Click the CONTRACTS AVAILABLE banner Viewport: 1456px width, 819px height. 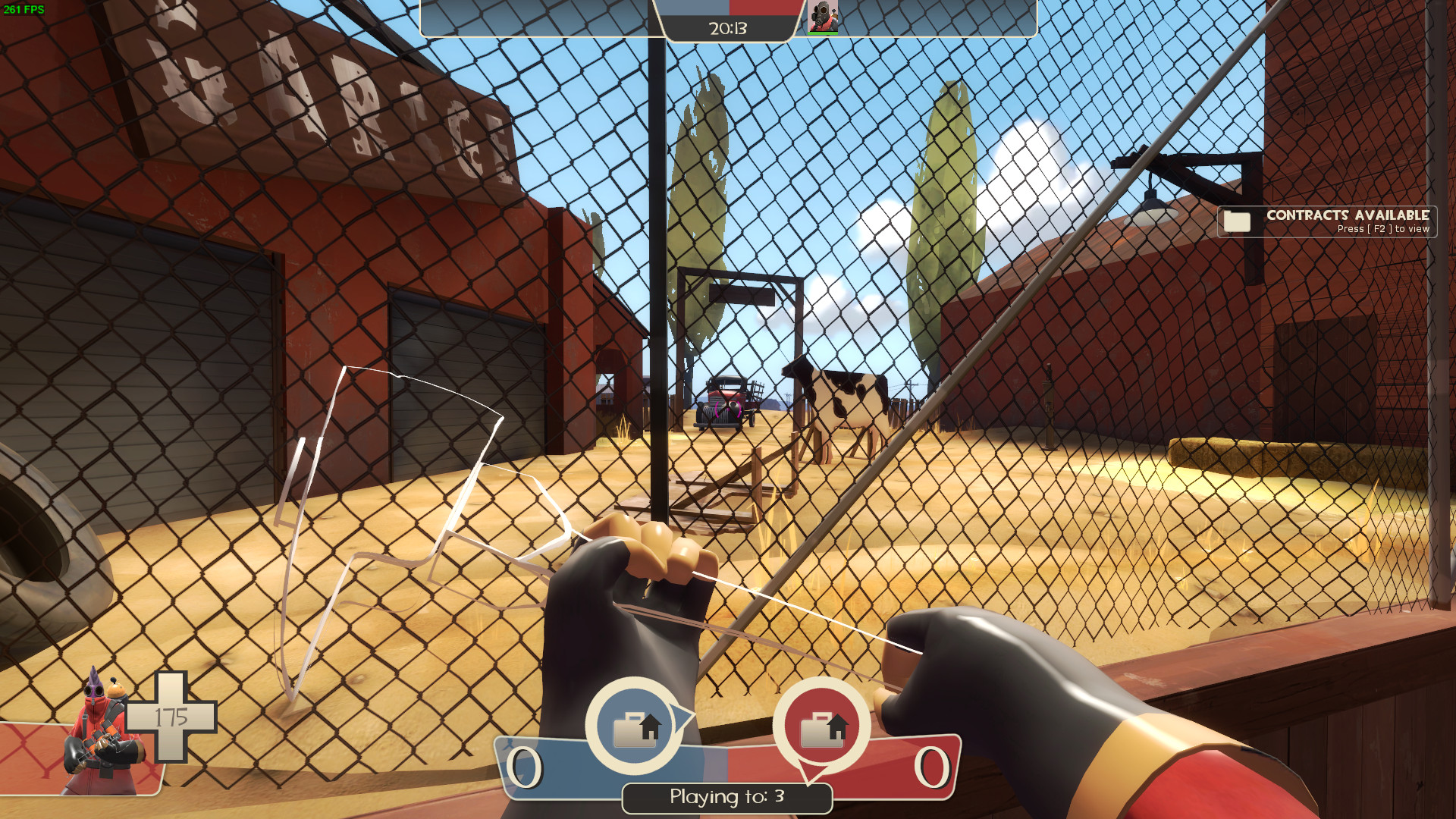1348,215
